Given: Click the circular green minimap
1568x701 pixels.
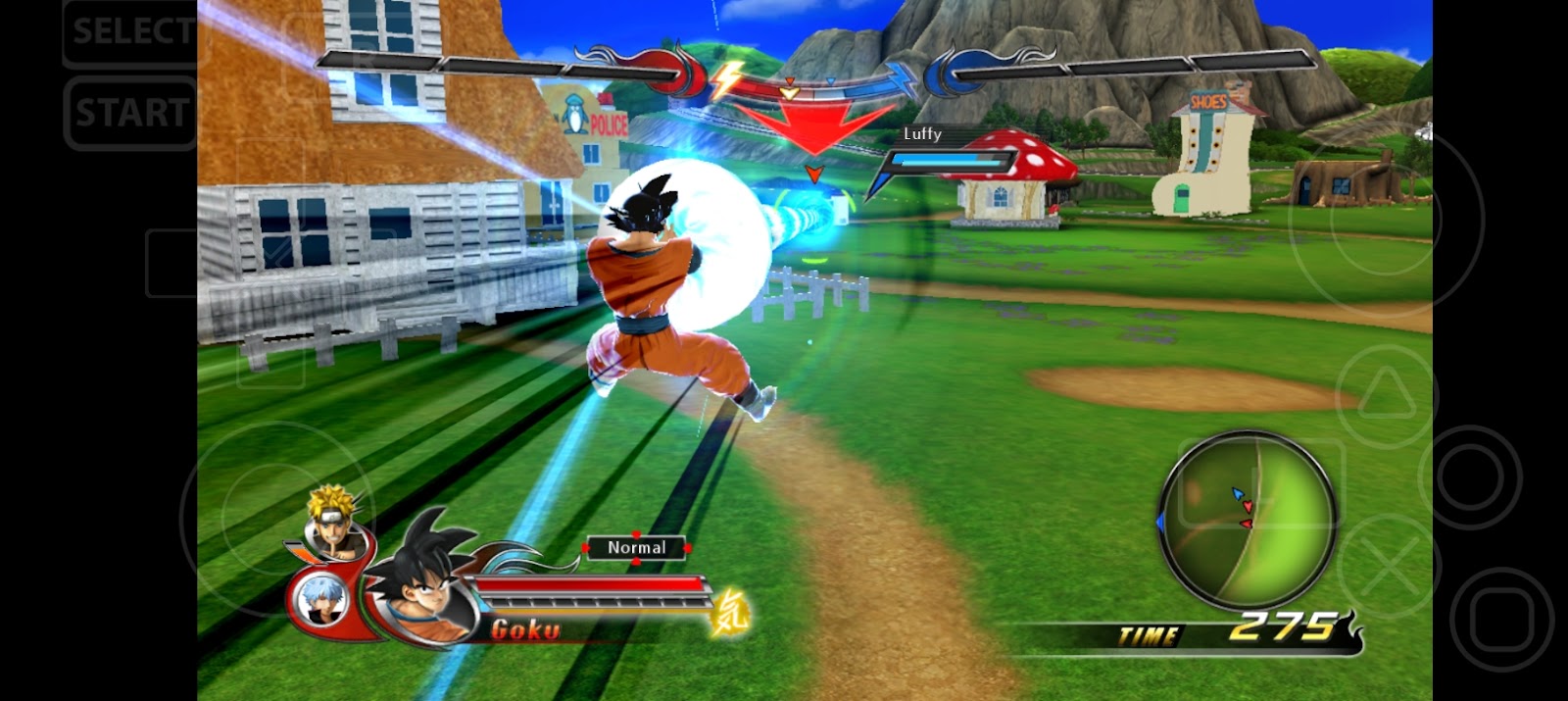Looking at the screenshot, I should click(x=1247, y=521).
